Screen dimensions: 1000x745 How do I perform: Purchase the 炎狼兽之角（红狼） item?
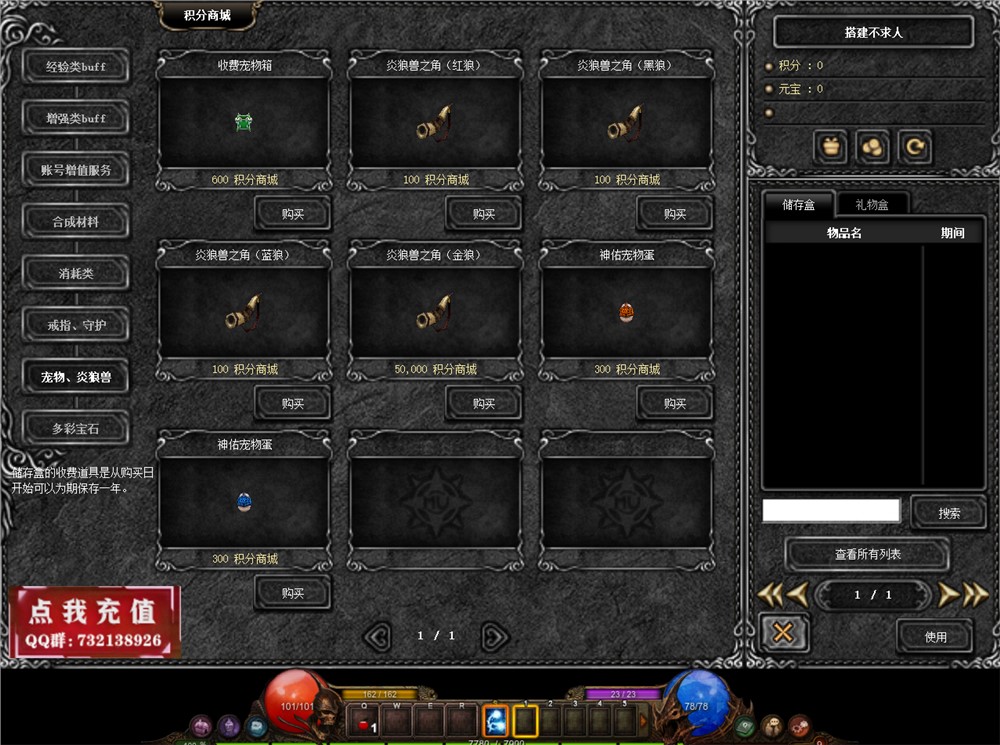point(484,213)
